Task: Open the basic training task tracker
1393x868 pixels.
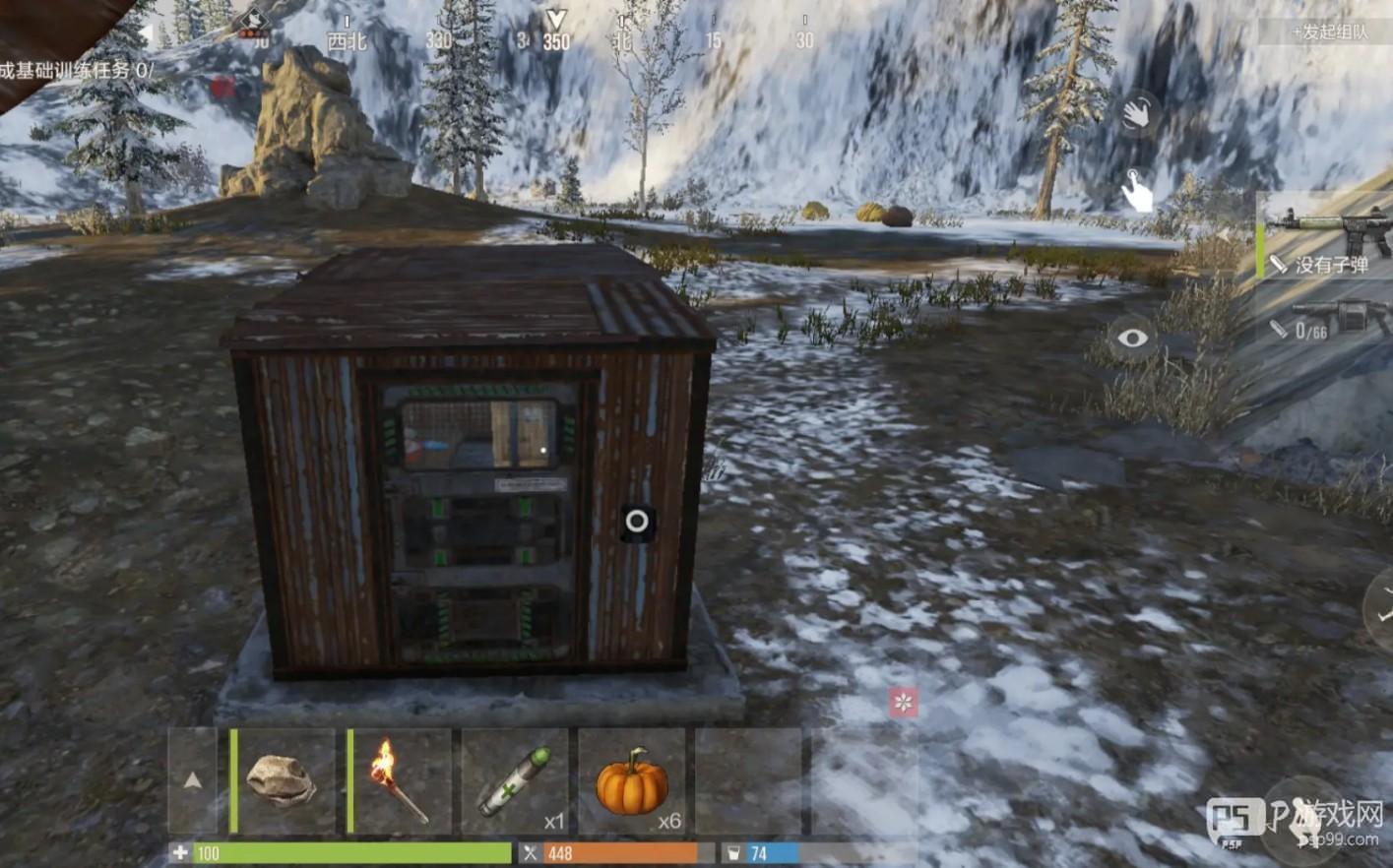Action: tap(77, 71)
